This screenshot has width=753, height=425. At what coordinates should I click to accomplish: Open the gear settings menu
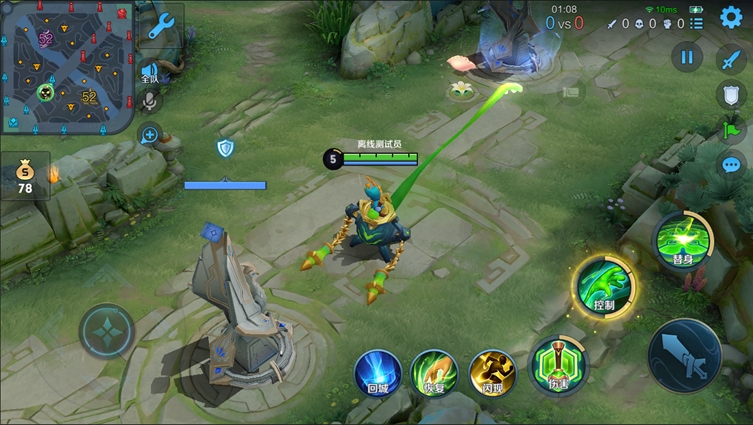(x=731, y=18)
